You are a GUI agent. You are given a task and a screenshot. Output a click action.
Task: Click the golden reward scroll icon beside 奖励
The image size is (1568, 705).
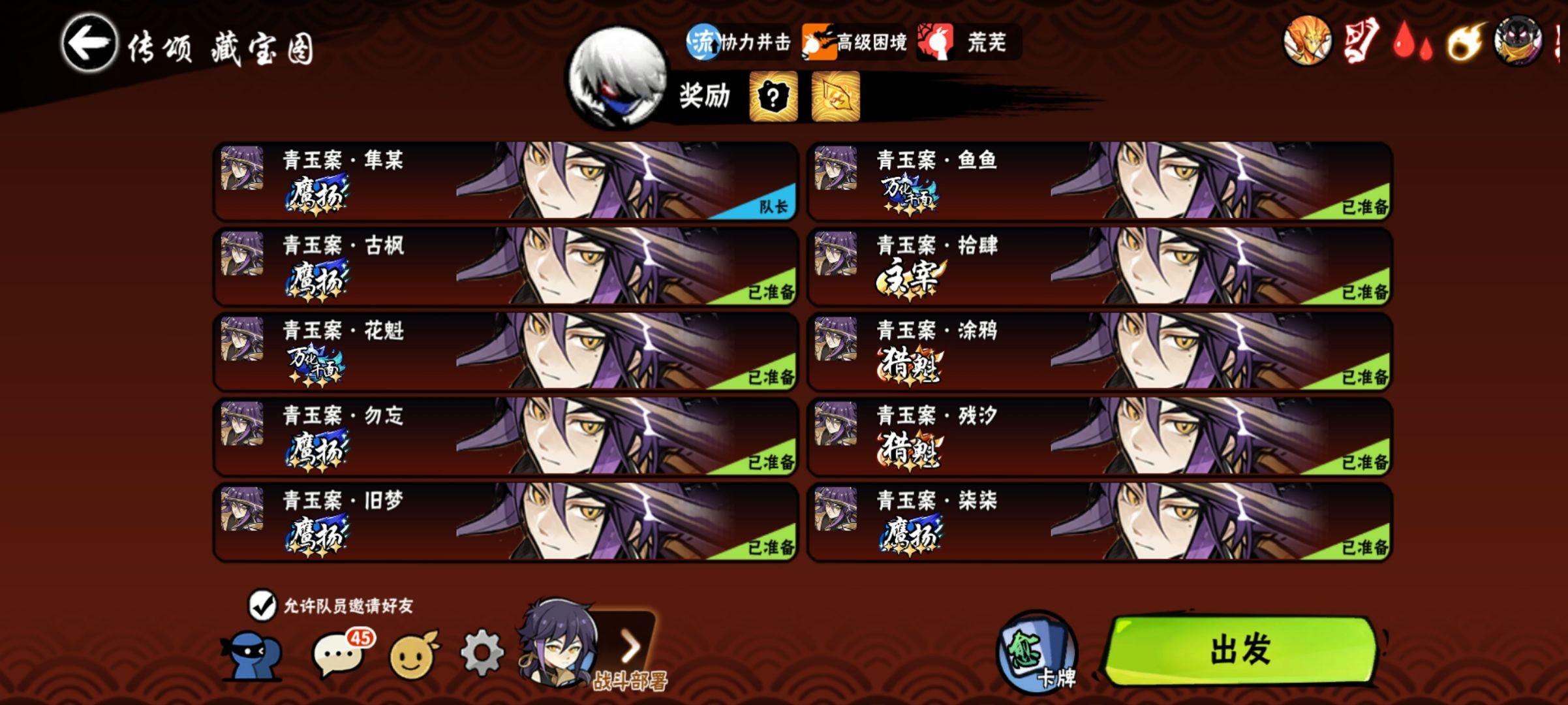pos(840,98)
